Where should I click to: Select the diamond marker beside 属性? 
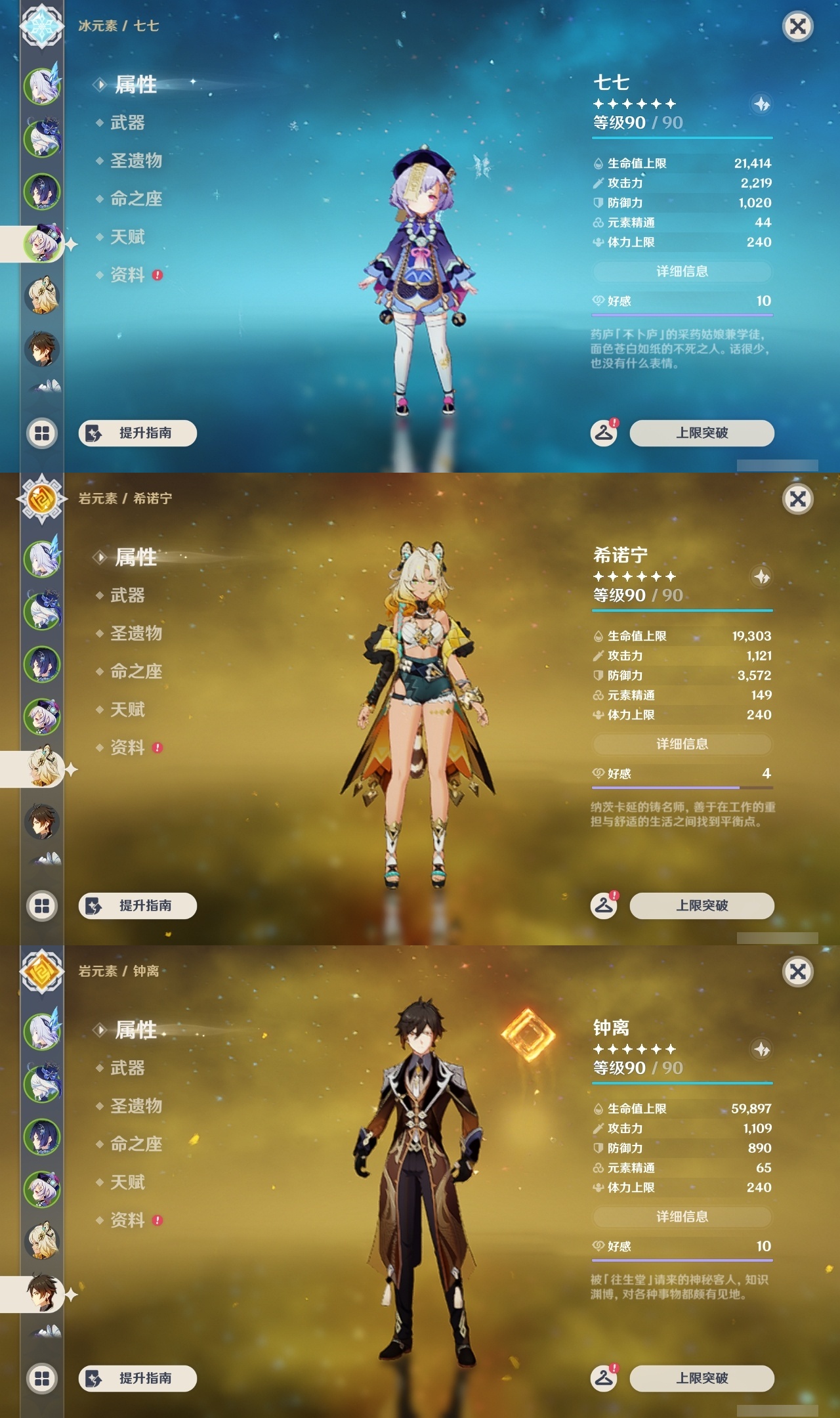pos(100,85)
